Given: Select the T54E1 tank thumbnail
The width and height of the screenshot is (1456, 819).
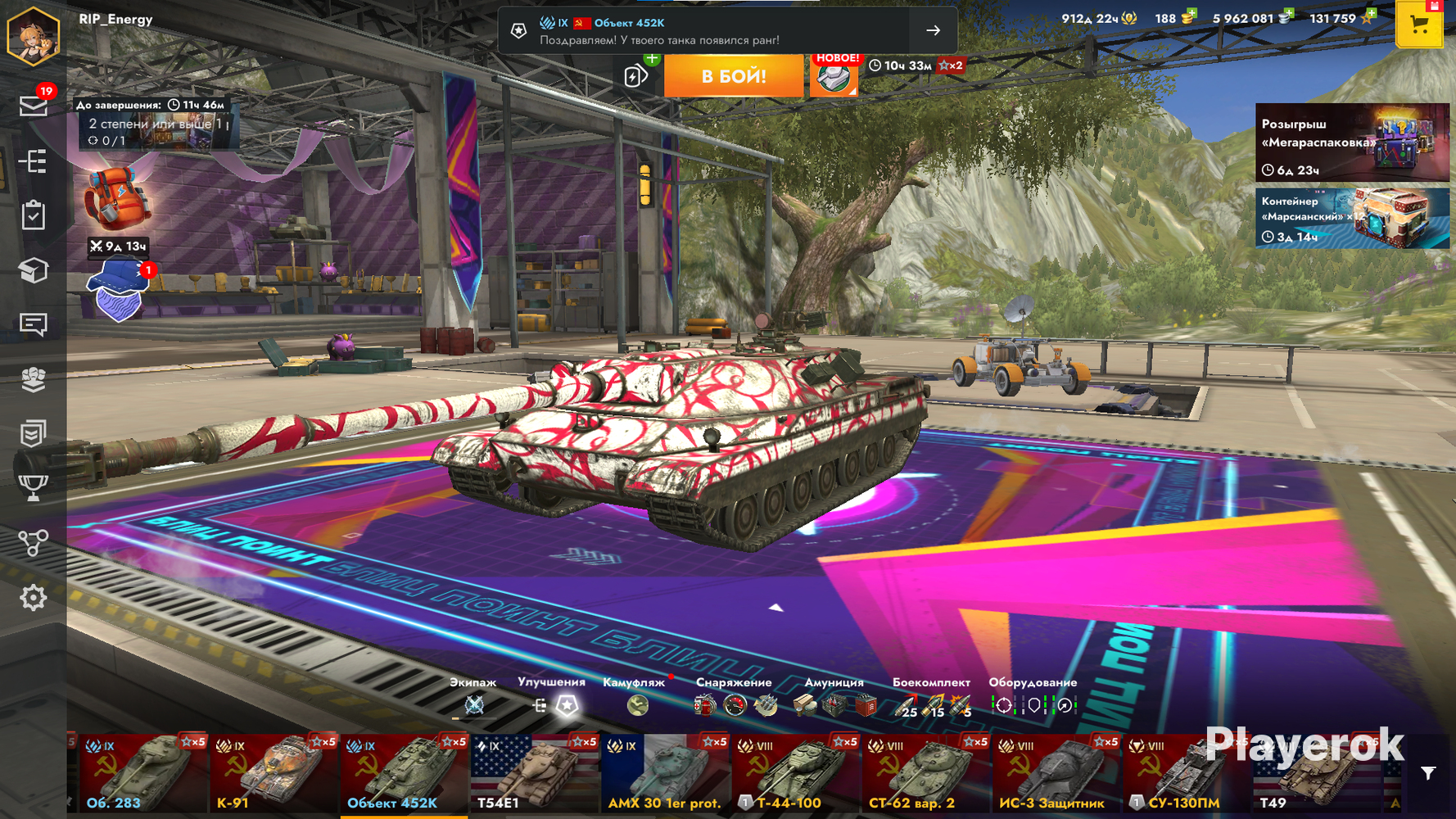Looking at the screenshot, I should tap(534, 774).
